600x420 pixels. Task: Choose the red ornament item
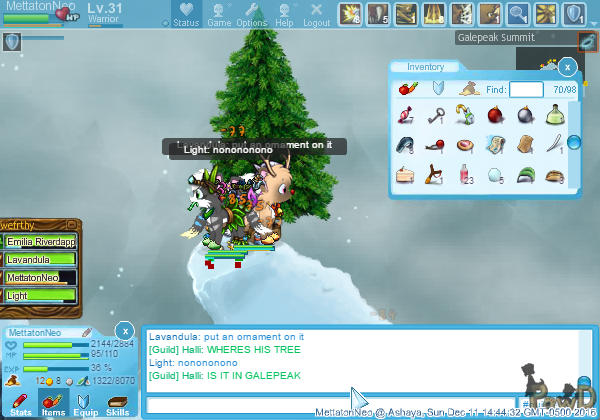(496, 116)
